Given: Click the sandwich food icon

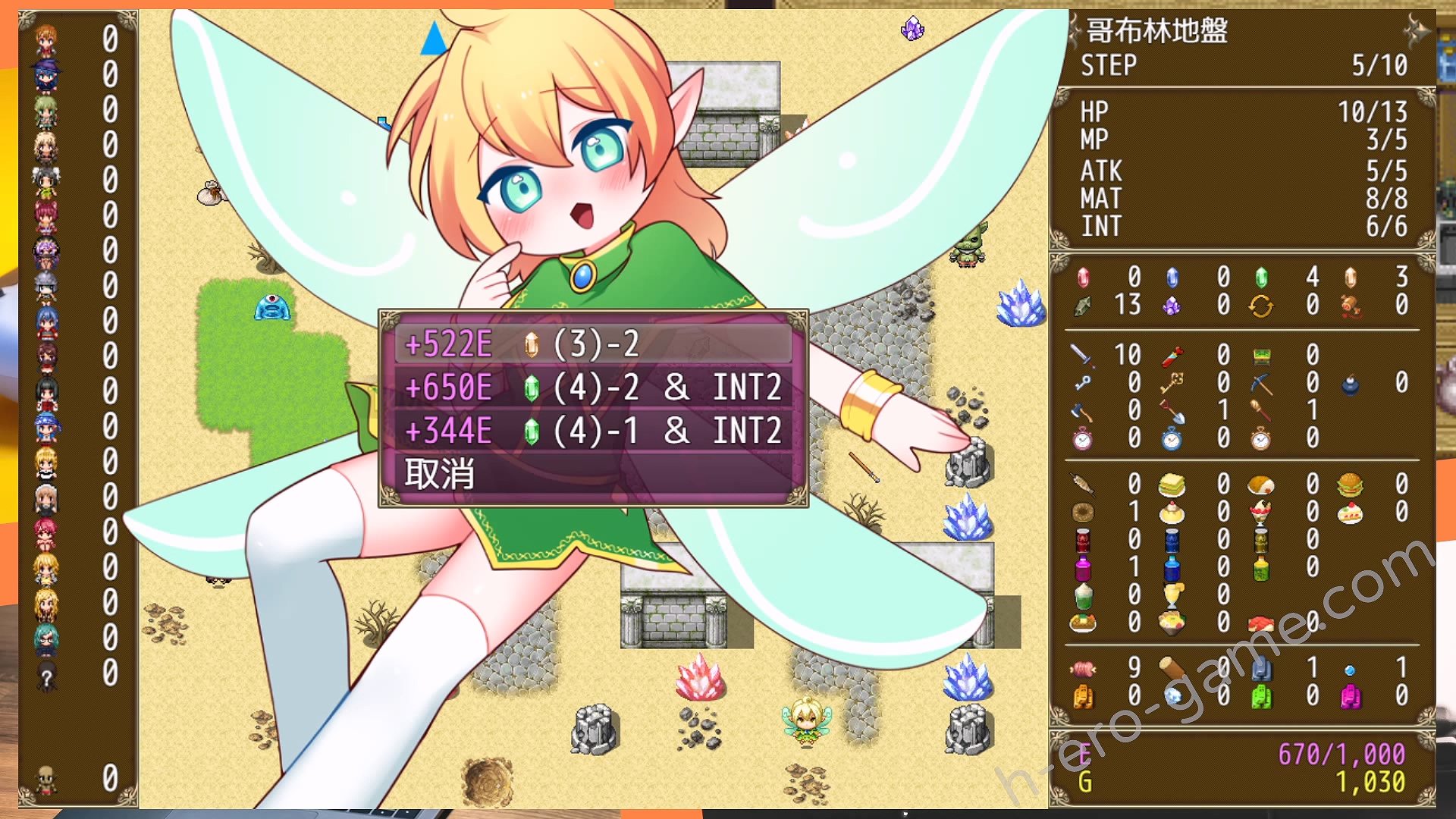Looking at the screenshot, I should pos(1172,485).
